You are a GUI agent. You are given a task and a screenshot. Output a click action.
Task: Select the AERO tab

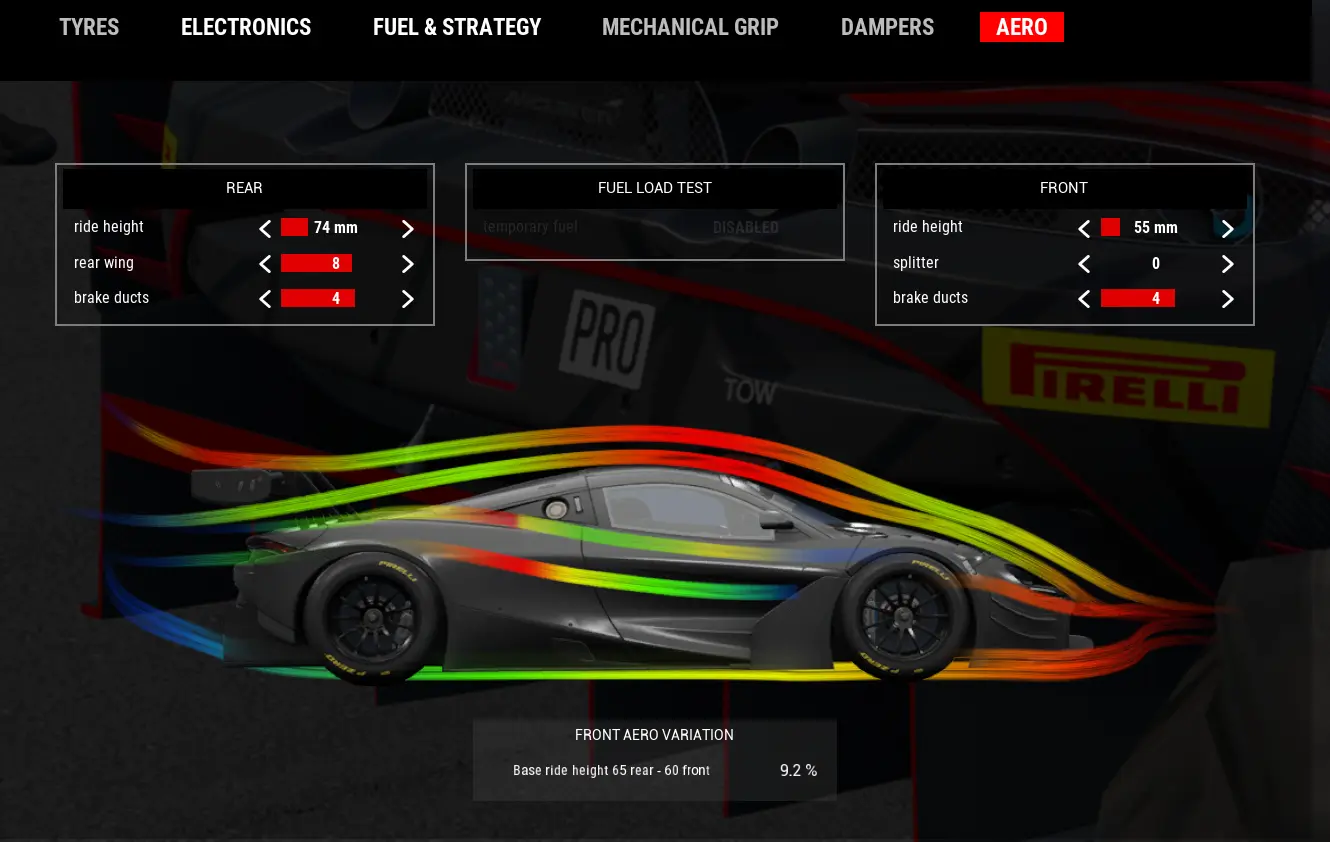click(x=1022, y=27)
